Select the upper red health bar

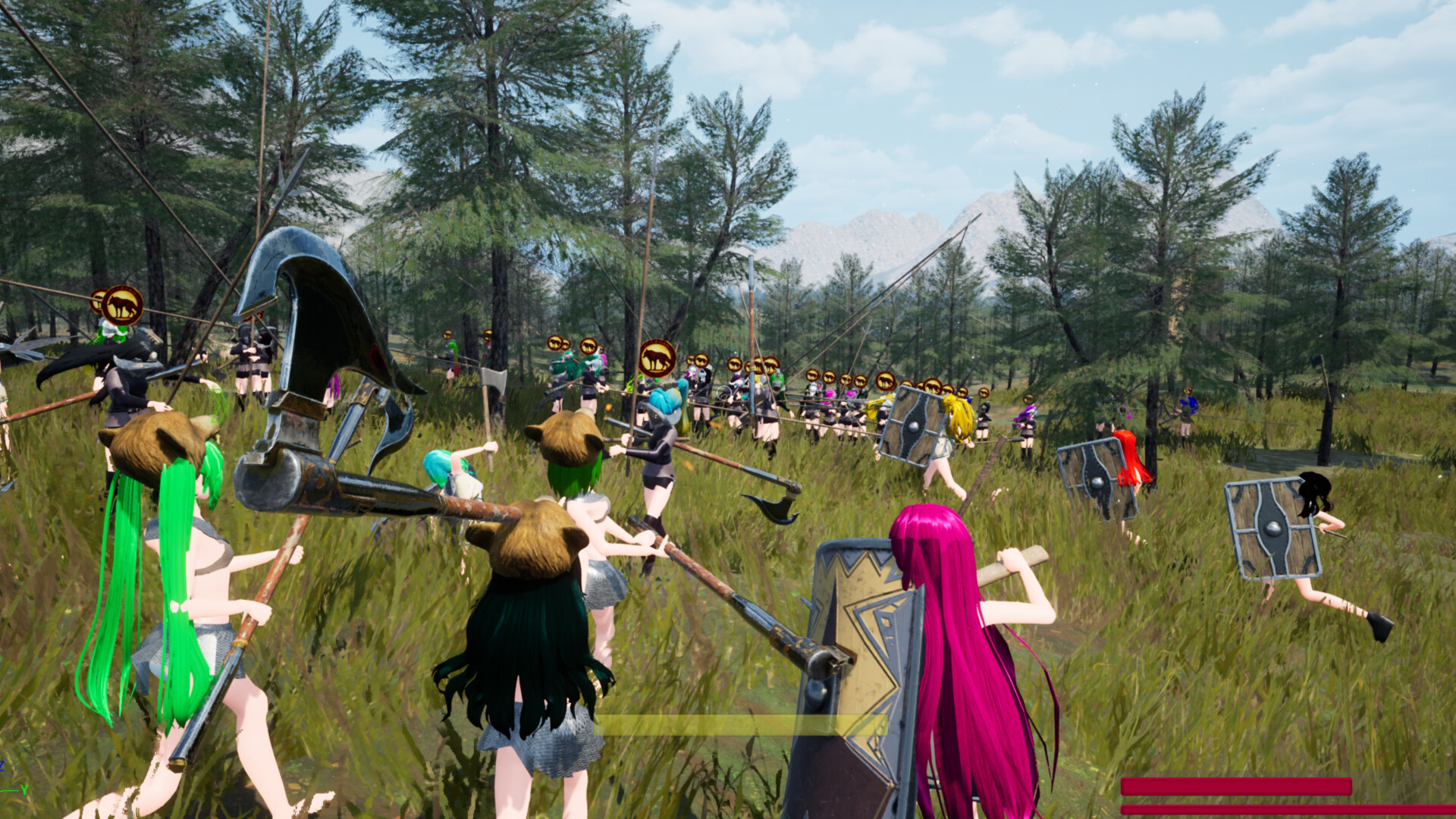(1236, 786)
